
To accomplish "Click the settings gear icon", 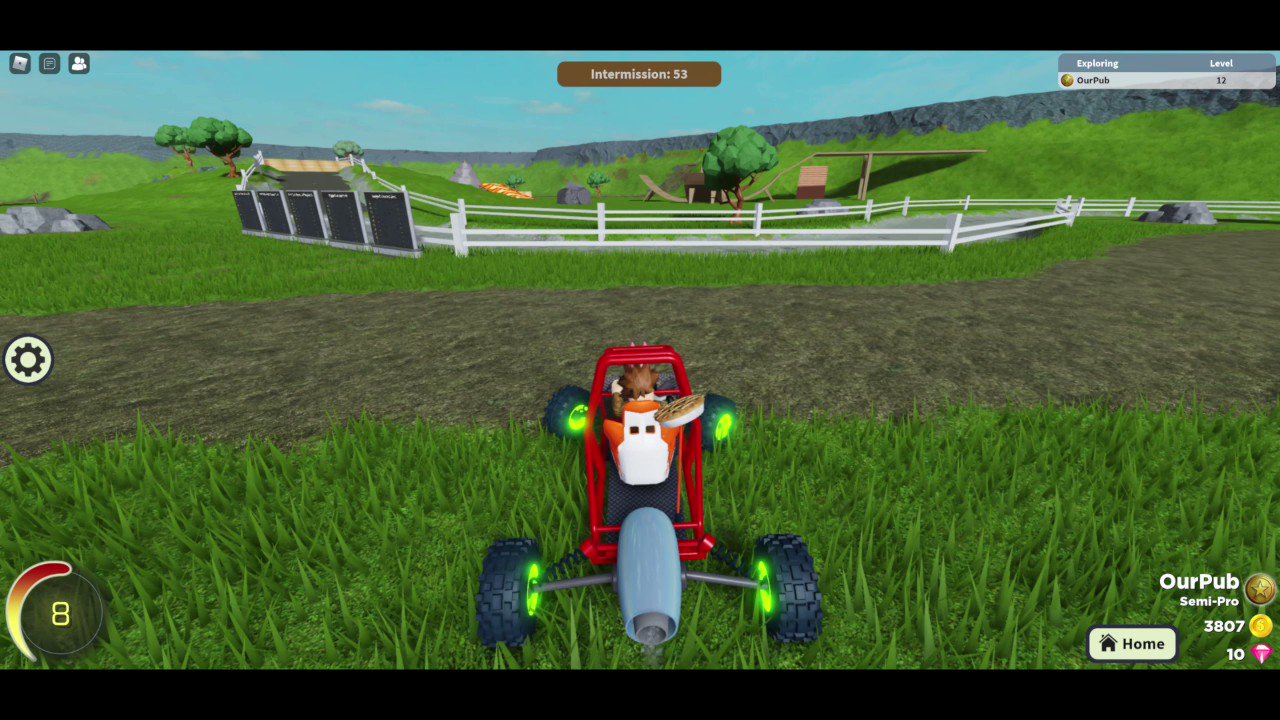I will 27,359.
